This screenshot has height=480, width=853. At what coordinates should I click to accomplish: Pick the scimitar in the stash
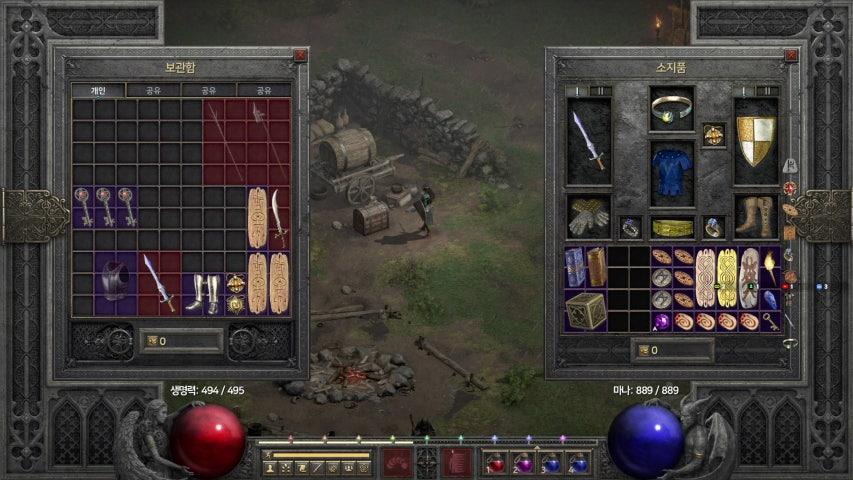[279, 216]
